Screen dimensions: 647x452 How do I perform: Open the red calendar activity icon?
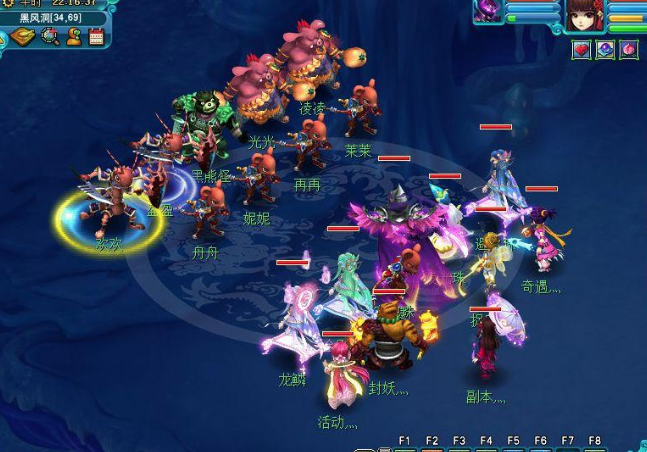[97, 37]
